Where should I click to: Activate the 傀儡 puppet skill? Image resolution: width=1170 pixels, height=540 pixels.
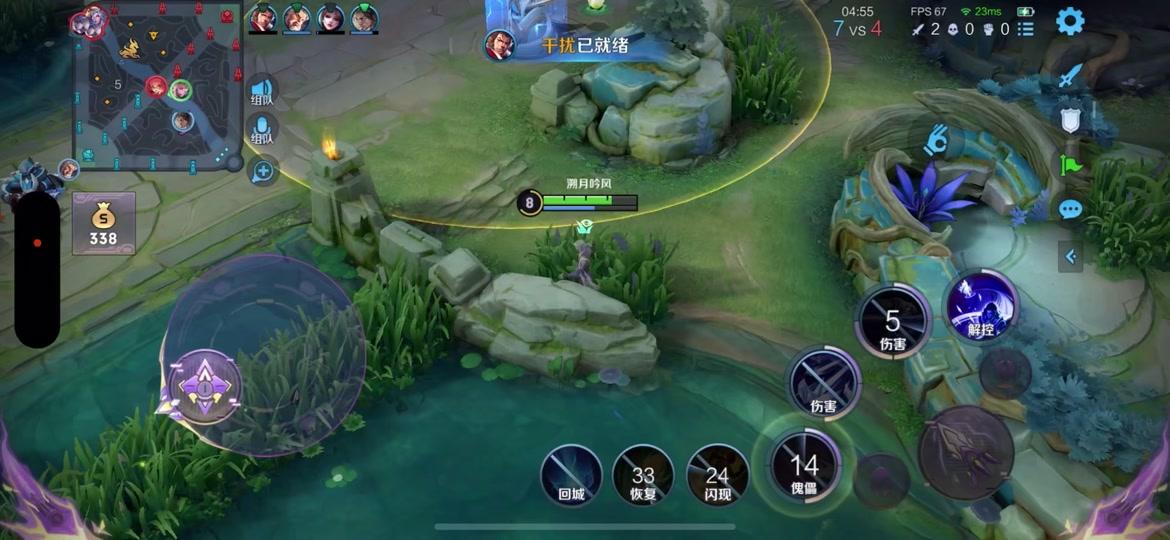[x=805, y=467]
